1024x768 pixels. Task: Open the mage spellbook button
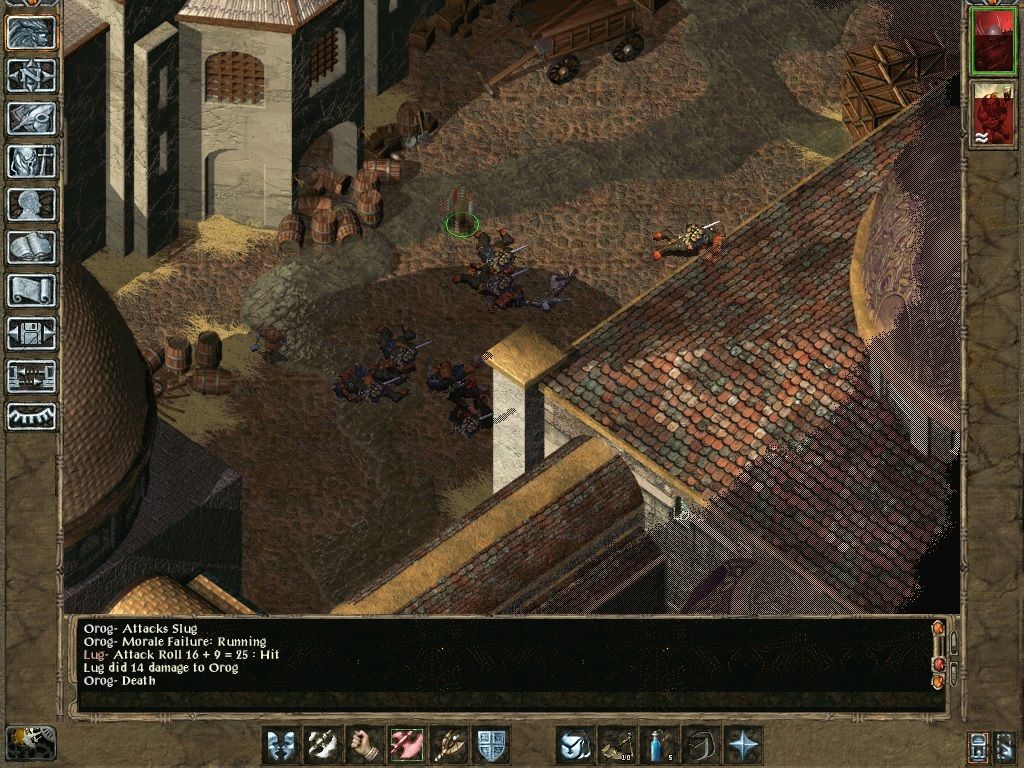31,247
